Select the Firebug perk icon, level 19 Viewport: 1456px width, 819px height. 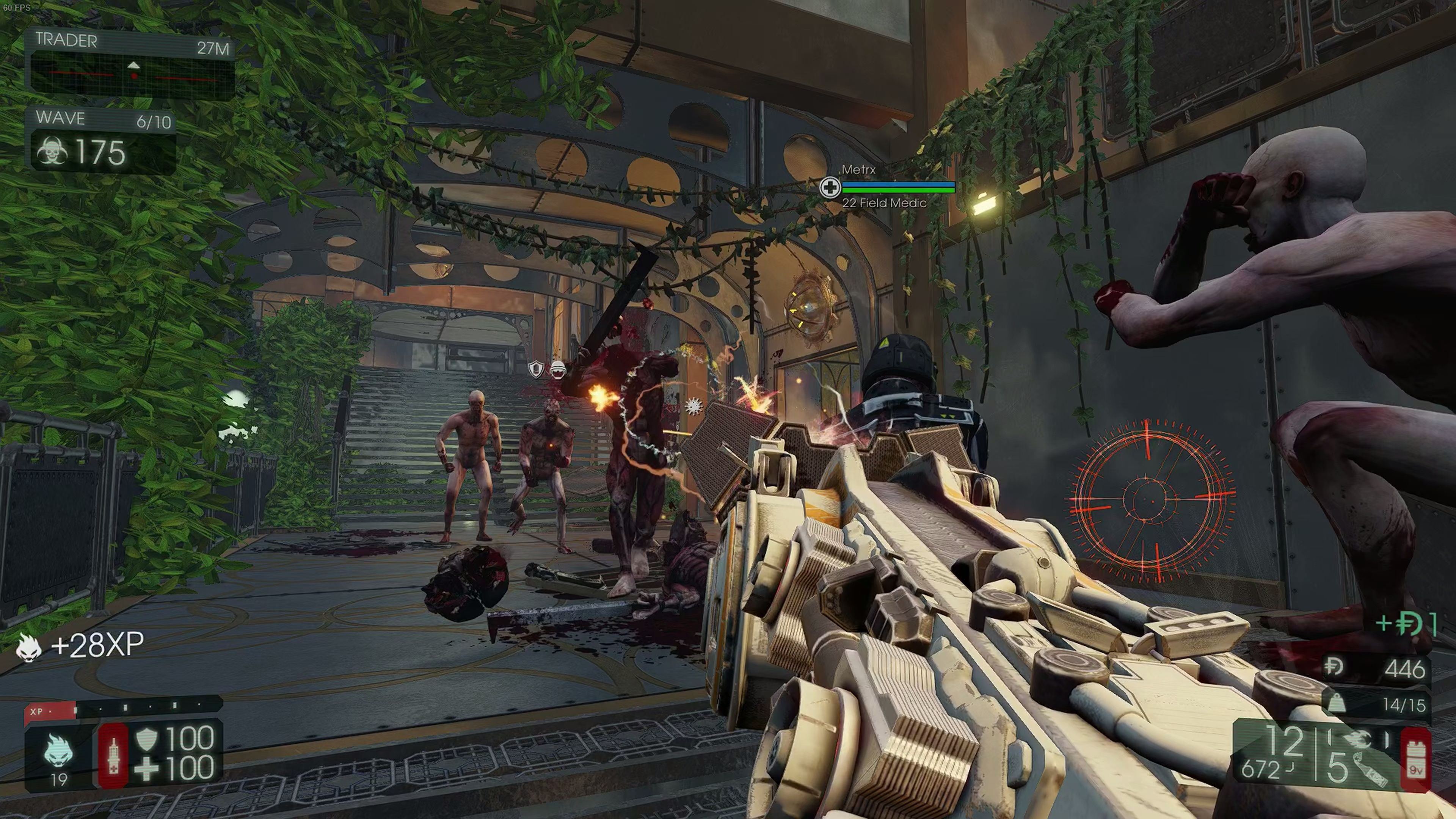tap(59, 750)
